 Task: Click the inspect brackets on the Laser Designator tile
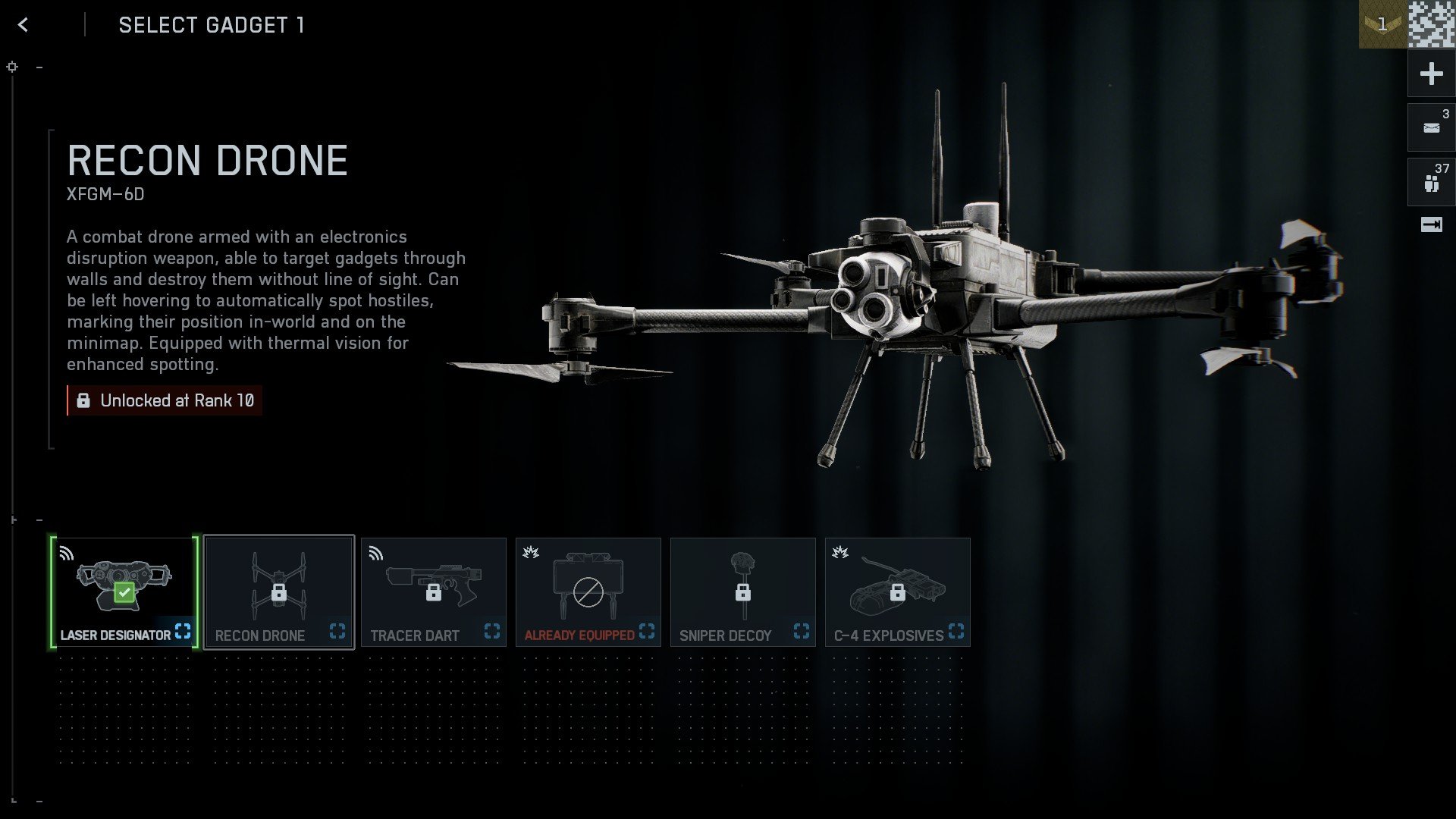pyautogui.click(x=183, y=631)
